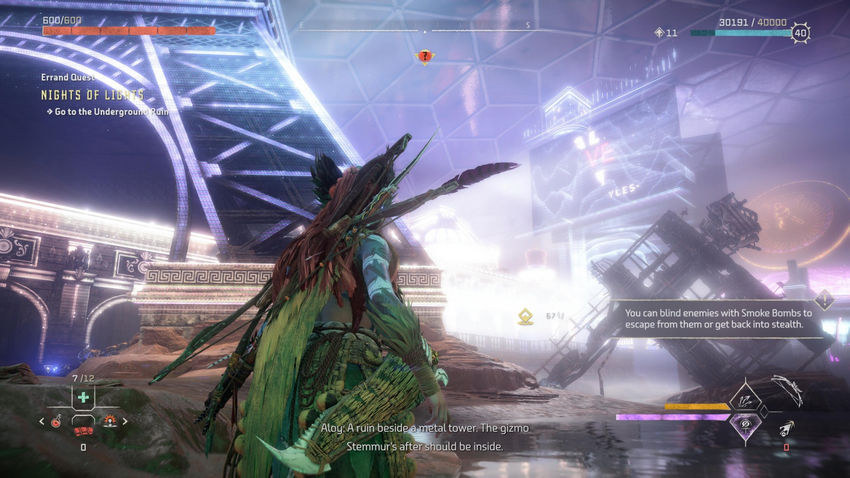Viewport: 850px width, 478px height.
Task: Select the green medicinal berries slot
Action: pyautogui.click(x=83, y=397)
